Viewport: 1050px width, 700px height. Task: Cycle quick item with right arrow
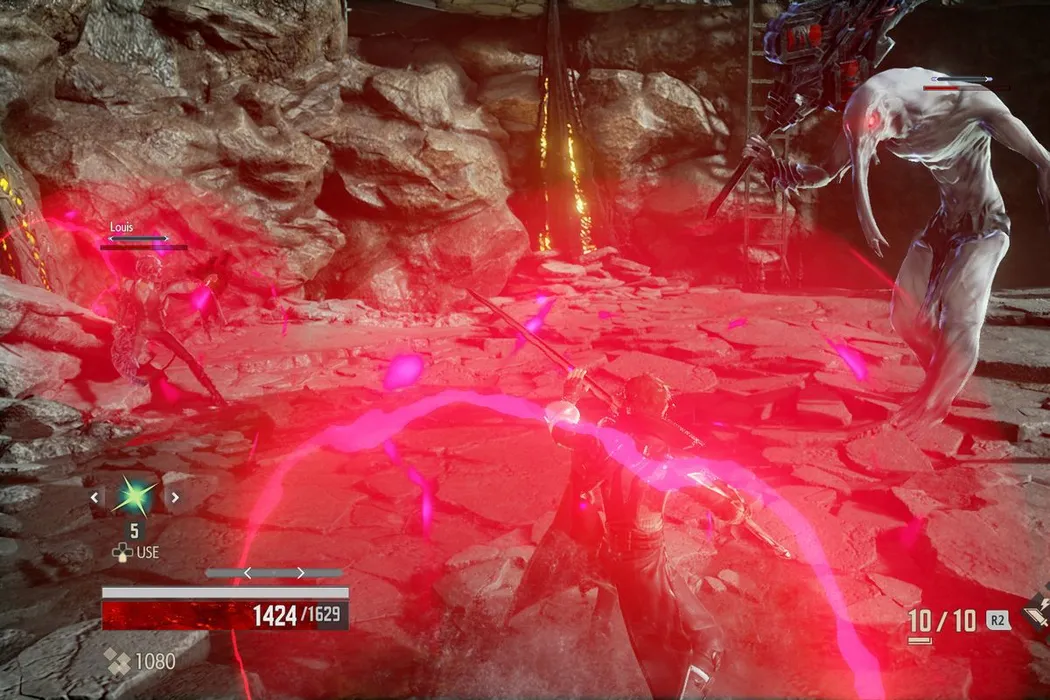(x=175, y=496)
